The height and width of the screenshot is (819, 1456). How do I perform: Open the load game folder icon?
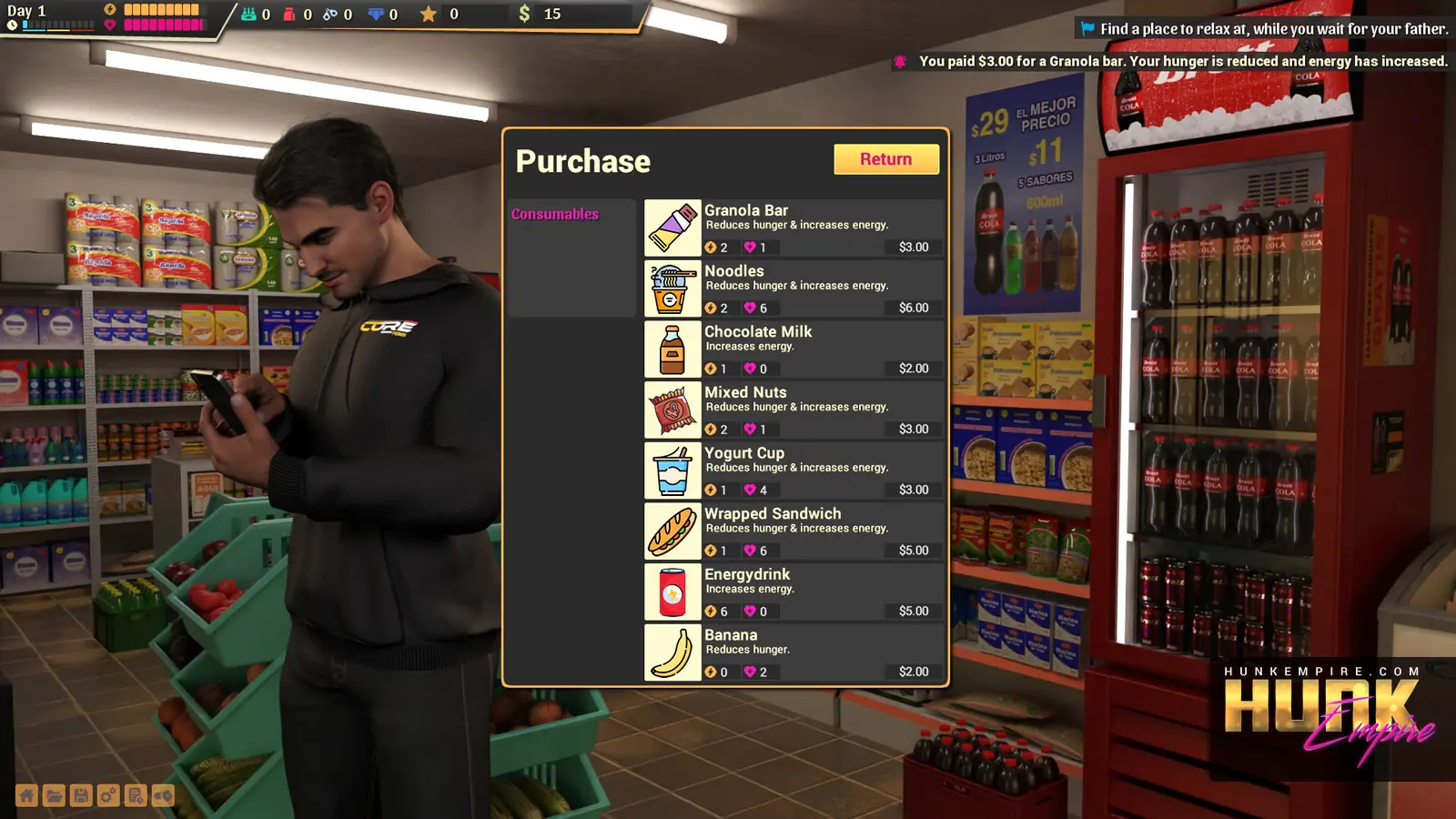pos(55,796)
